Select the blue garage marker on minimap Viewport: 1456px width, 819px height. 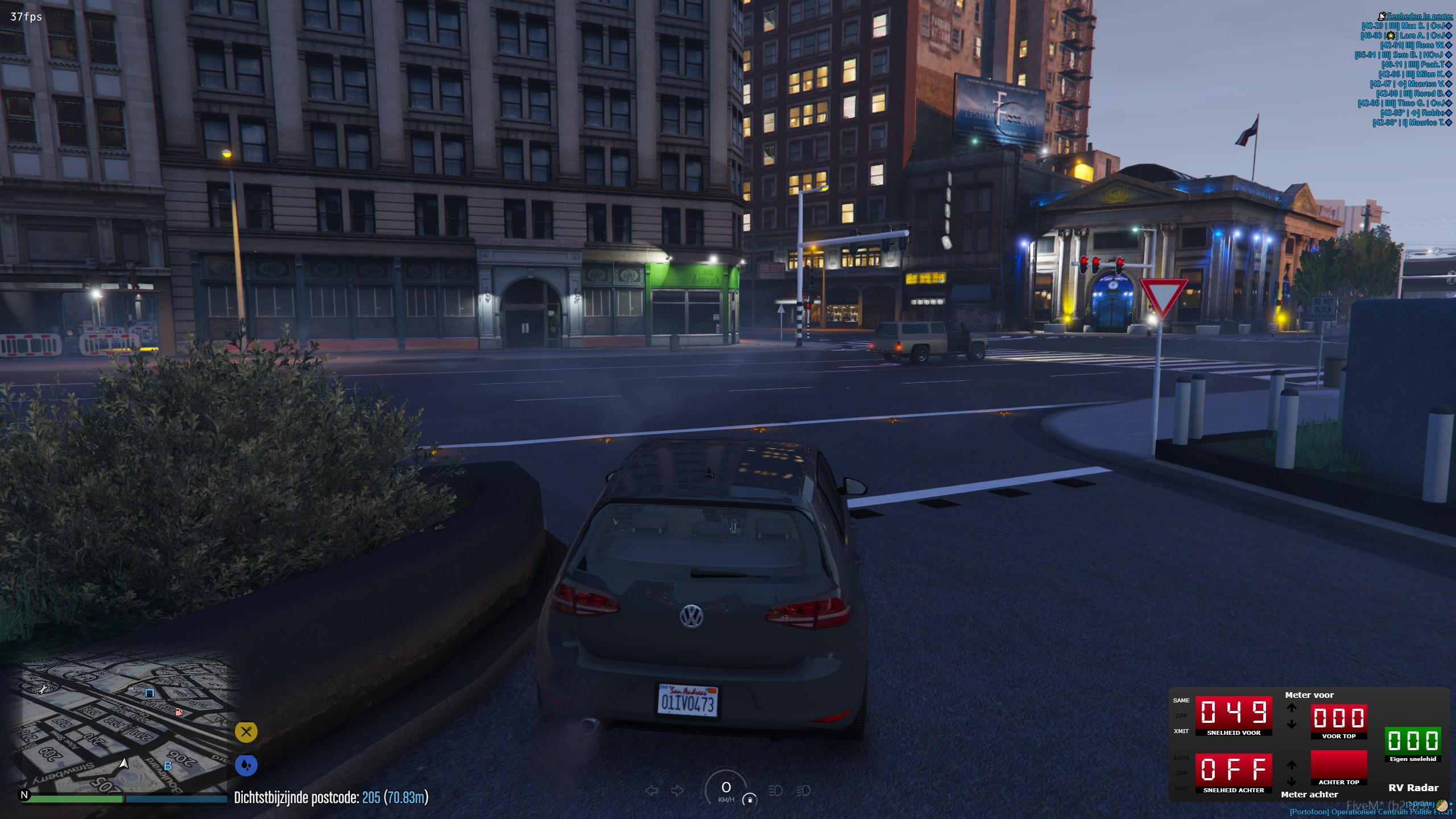pos(150,693)
